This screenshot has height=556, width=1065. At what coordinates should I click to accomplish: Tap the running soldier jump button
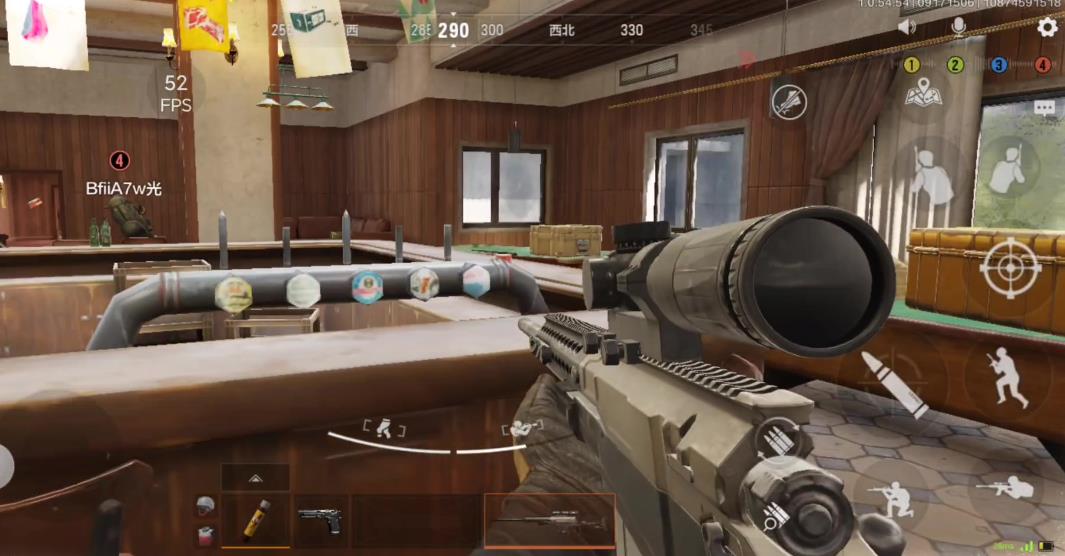(1007, 377)
